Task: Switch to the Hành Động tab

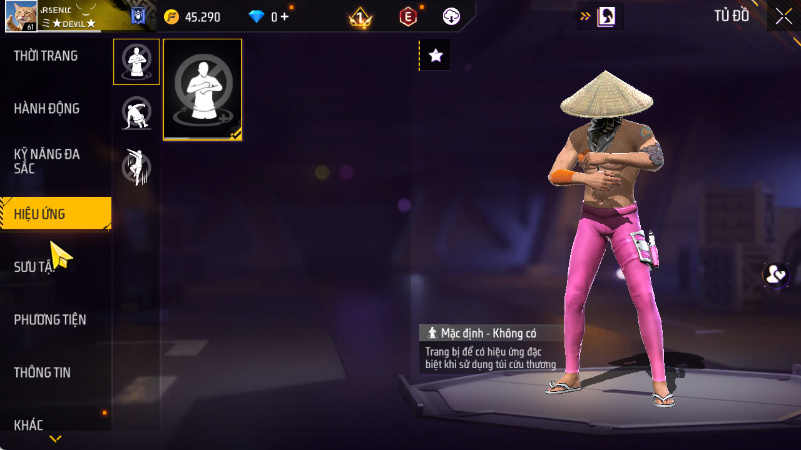Action: click(x=47, y=108)
